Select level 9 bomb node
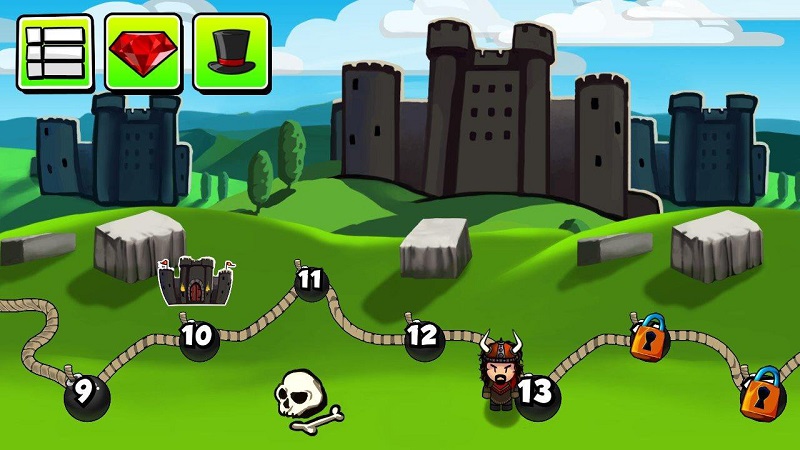 (x=86, y=395)
